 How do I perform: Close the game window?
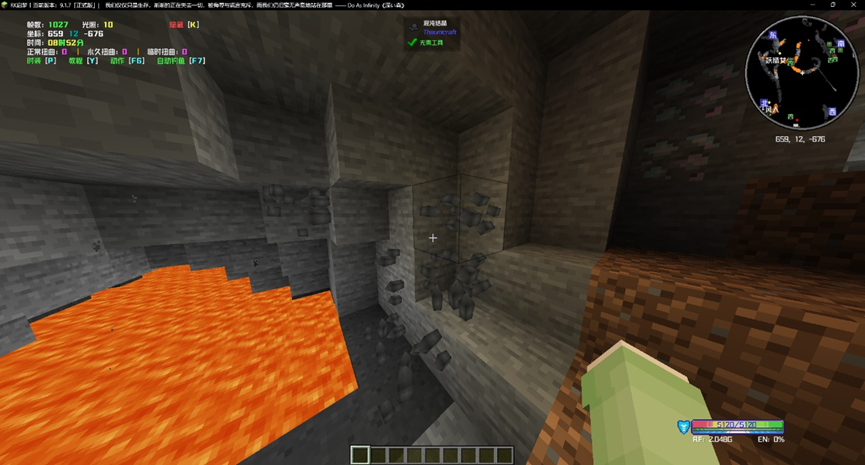[854, 5]
